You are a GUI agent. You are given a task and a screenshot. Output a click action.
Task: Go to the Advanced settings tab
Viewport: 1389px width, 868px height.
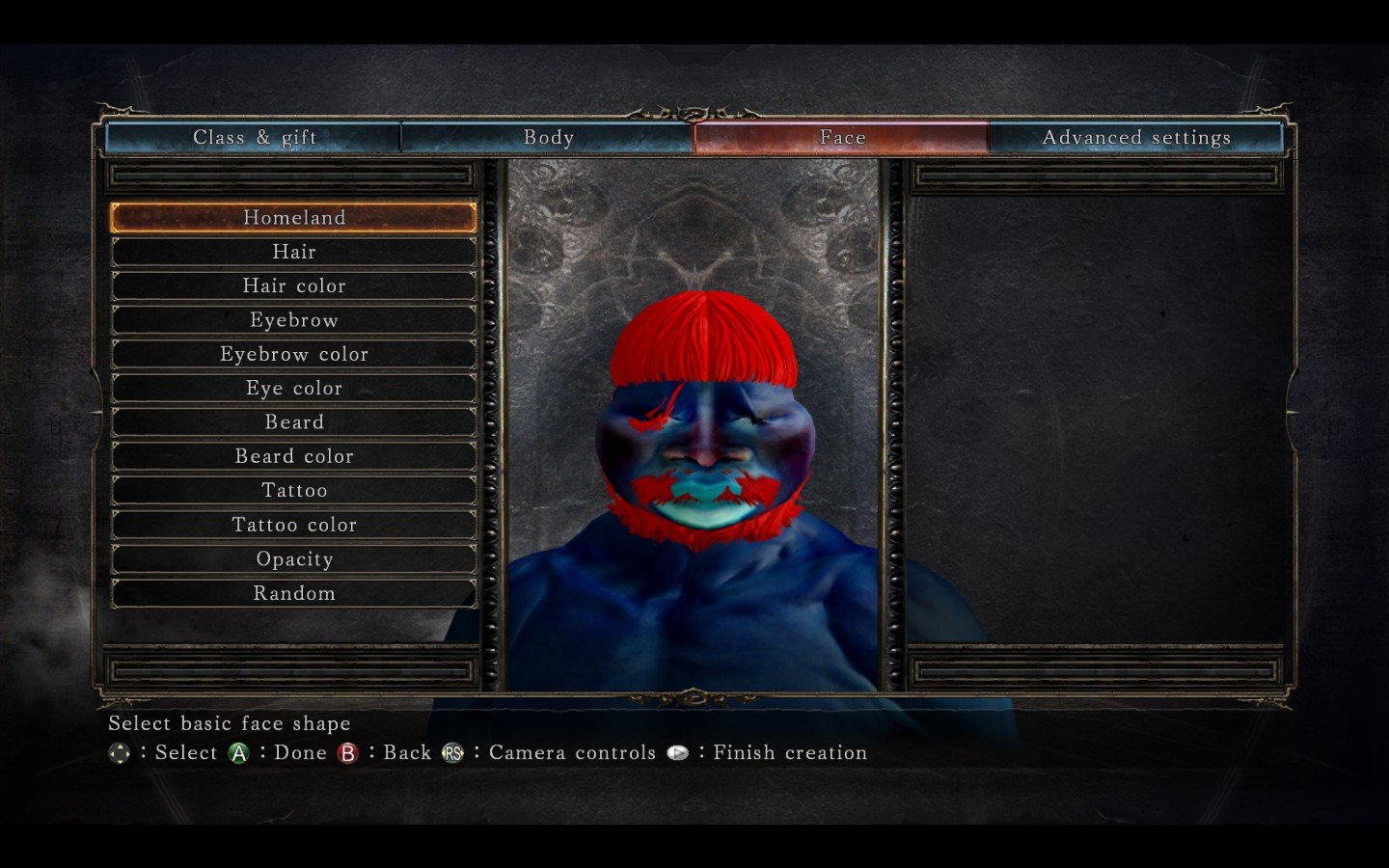pos(1136,138)
